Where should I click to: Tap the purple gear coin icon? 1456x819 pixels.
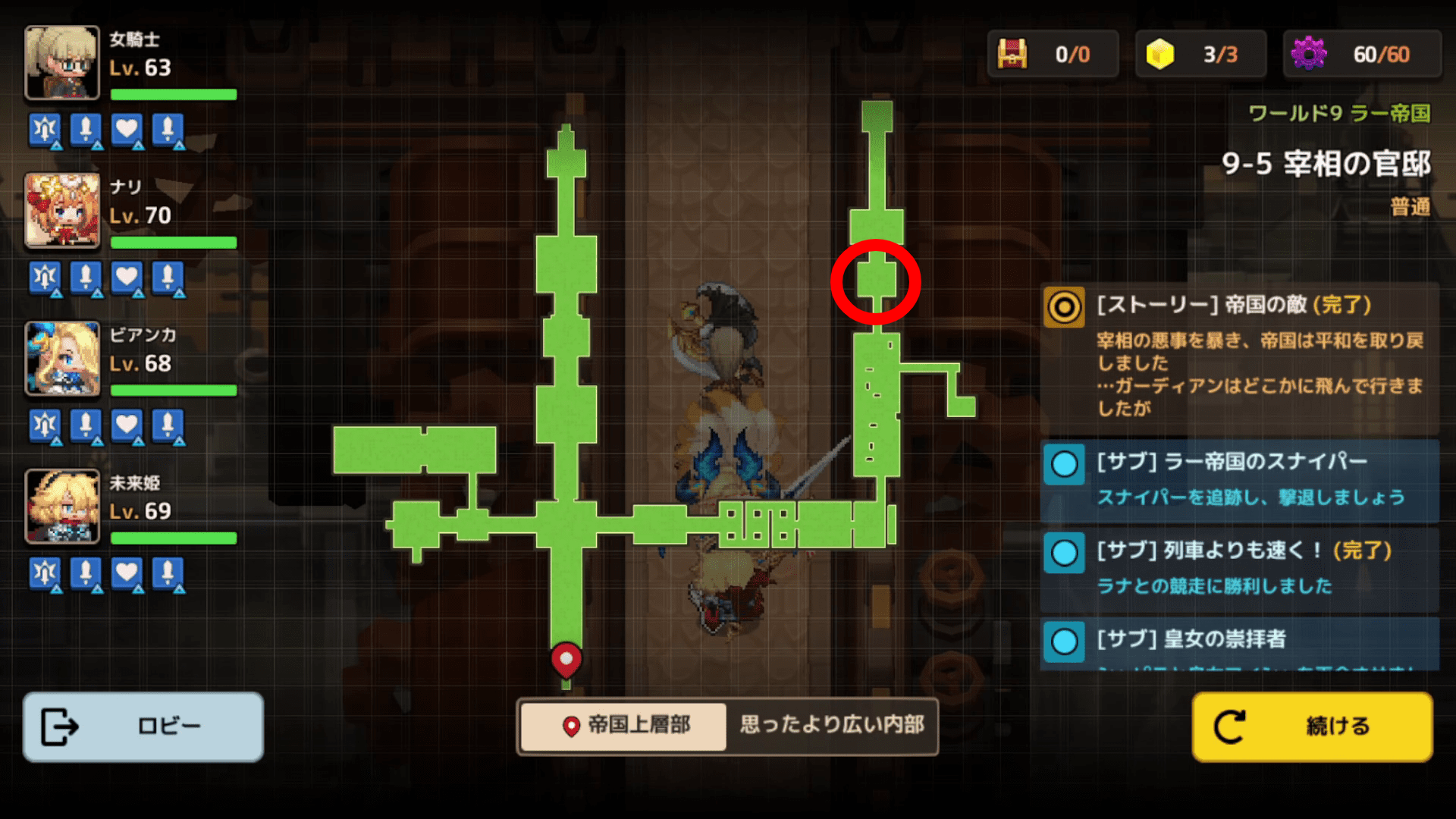(x=1309, y=54)
